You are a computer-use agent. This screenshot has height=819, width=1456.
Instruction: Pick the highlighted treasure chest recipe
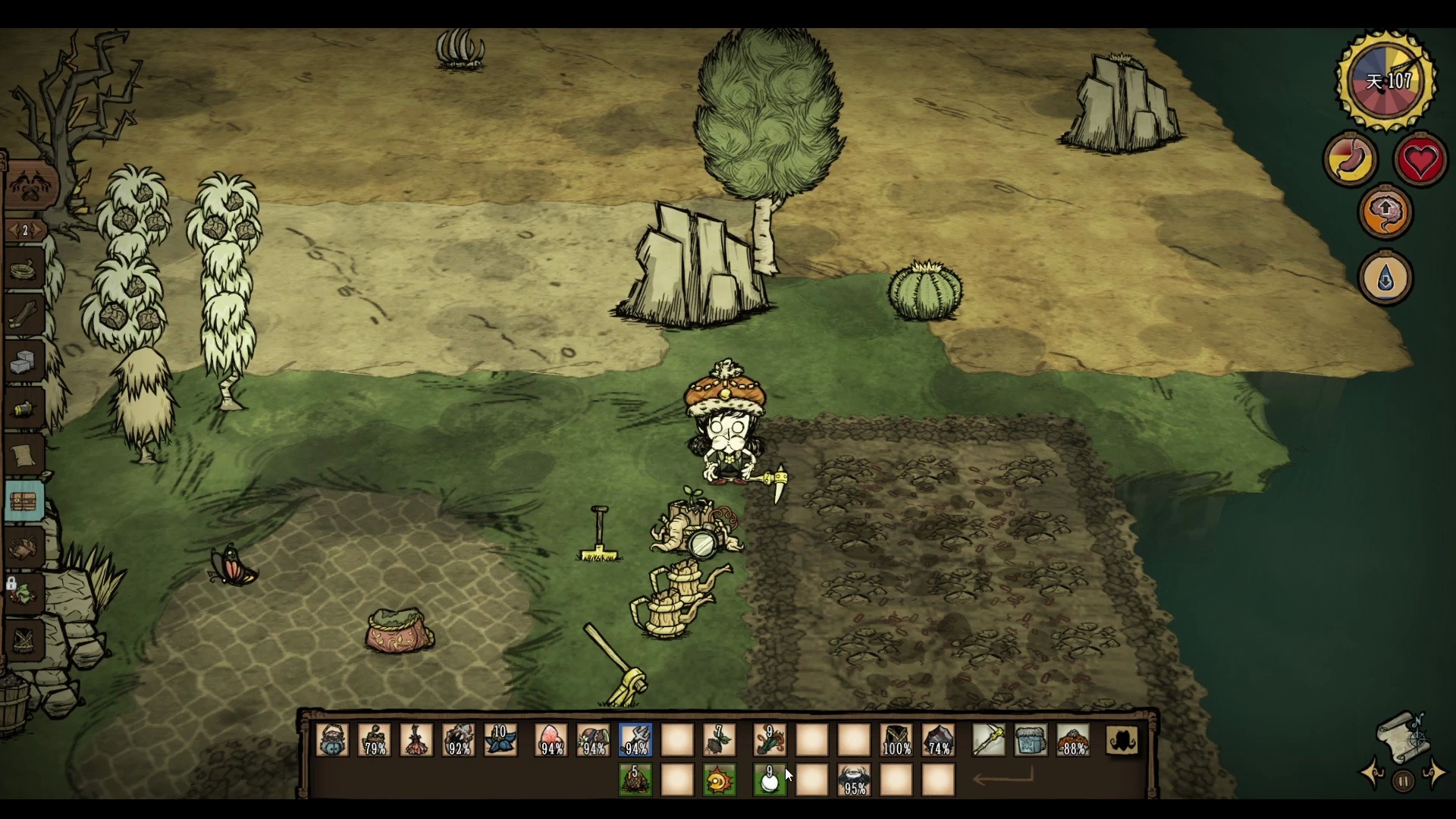24,501
